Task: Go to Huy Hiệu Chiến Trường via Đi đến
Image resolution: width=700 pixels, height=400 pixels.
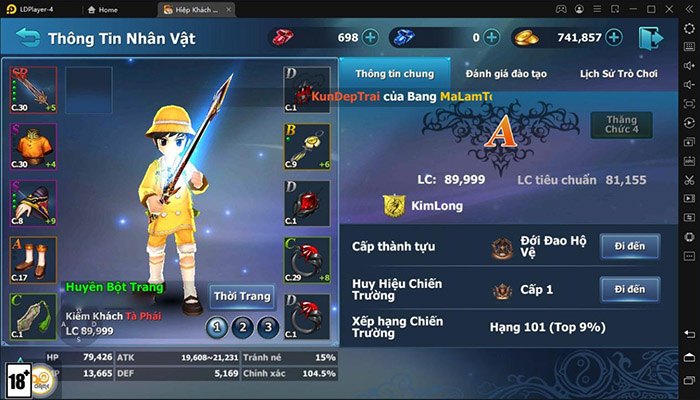Action: [629, 289]
